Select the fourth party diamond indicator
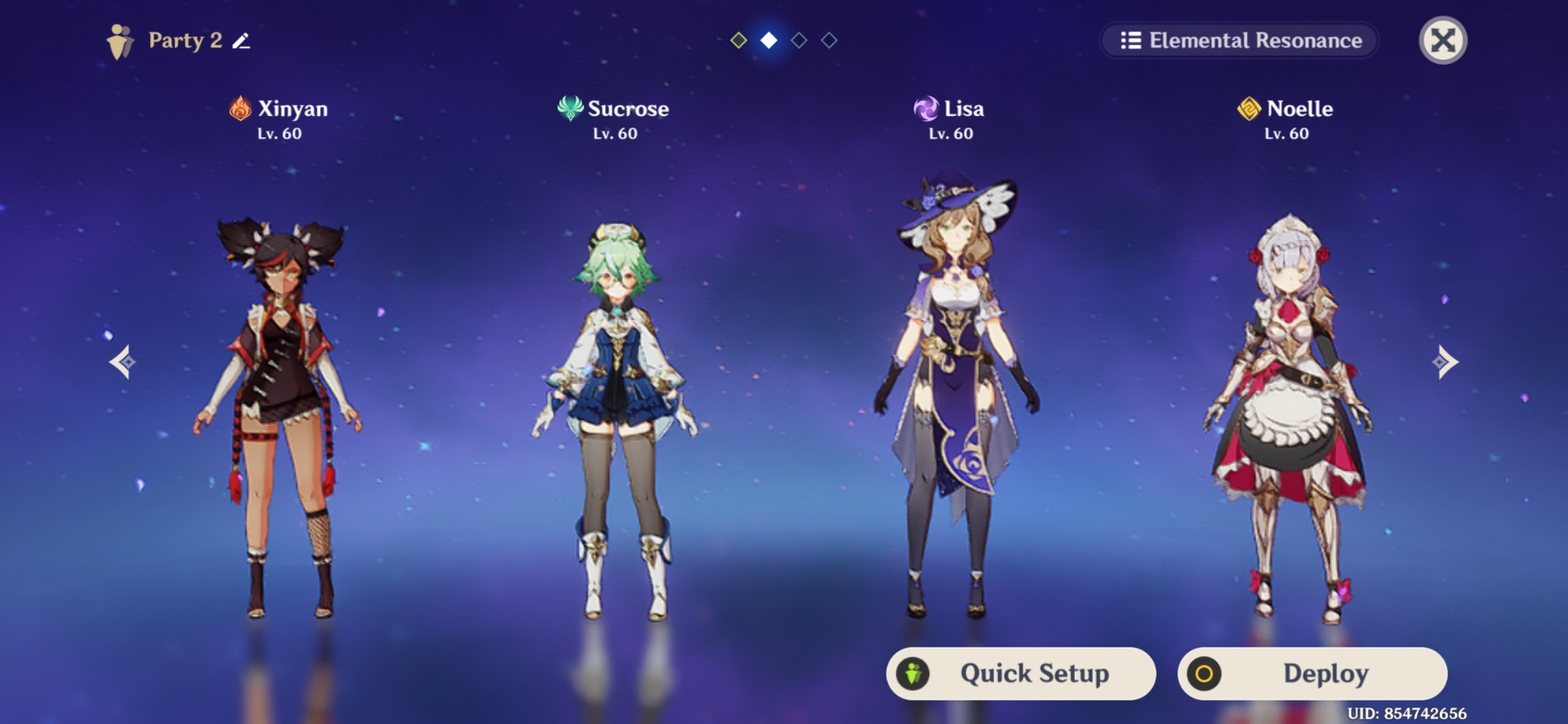This screenshot has height=724, width=1568. pos(829,42)
